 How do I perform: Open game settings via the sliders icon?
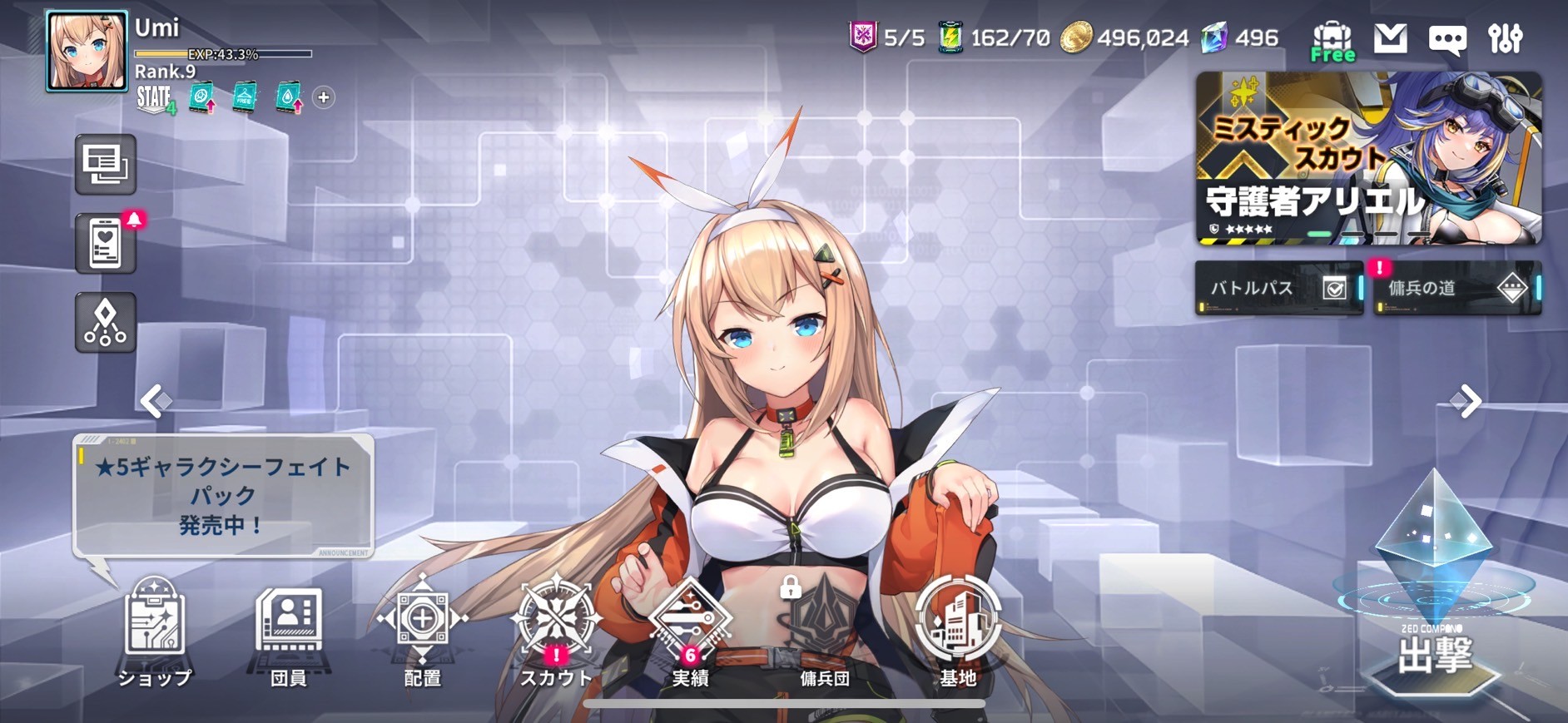pyautogui.click(x=1516, y=41)
